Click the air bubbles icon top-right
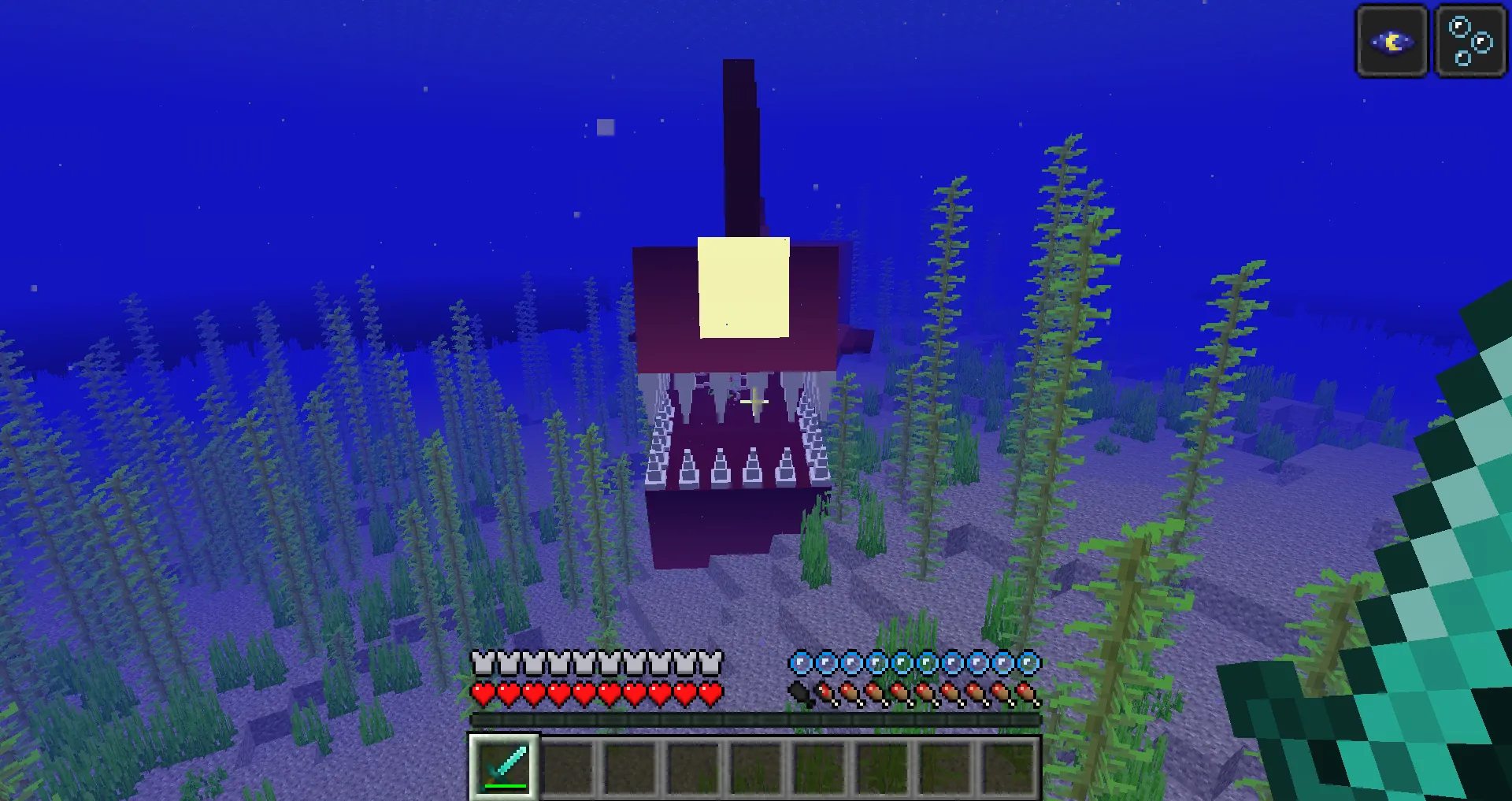 coord(1469,41)
